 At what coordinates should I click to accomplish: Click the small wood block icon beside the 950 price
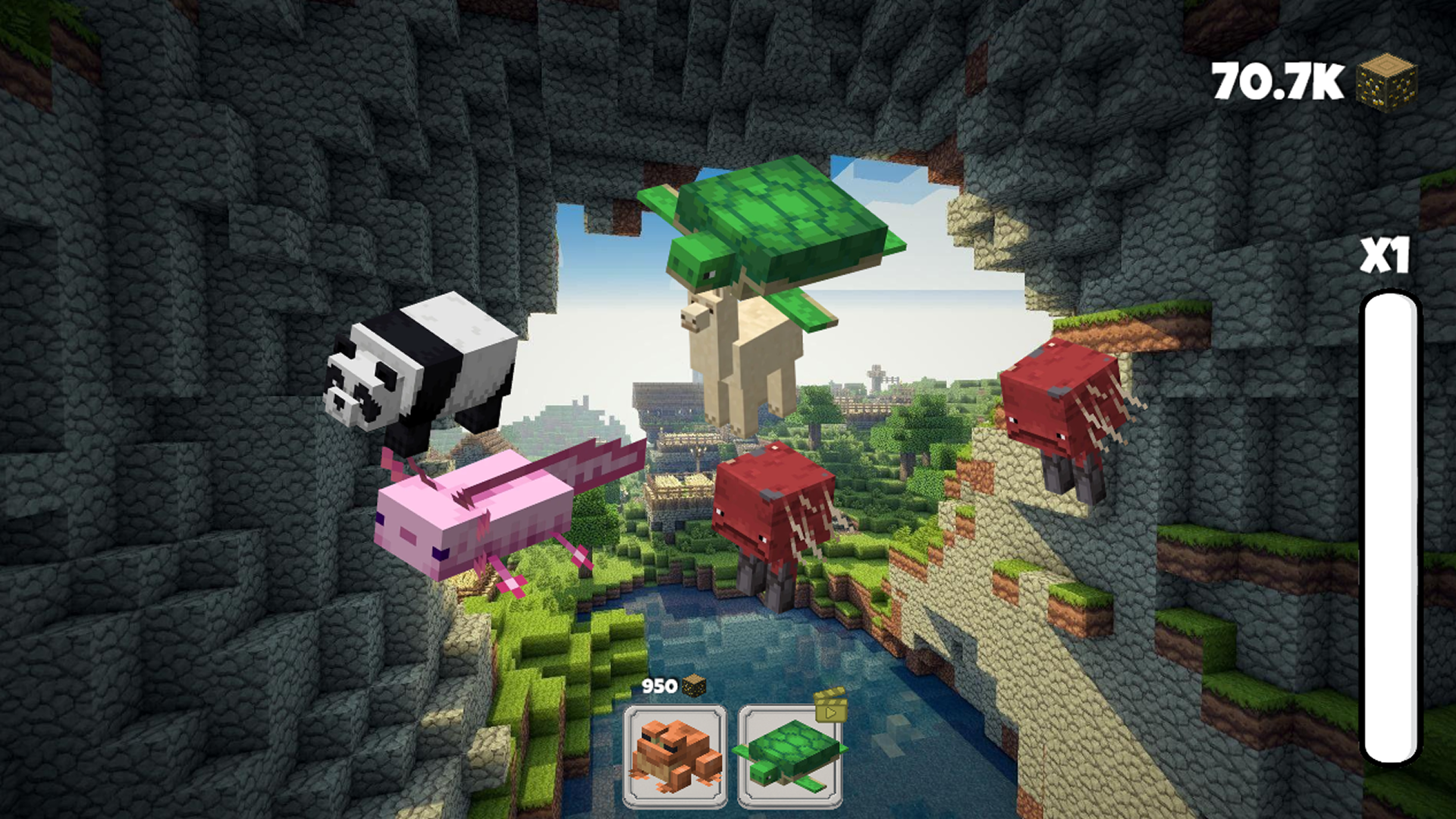click(695, 685)
